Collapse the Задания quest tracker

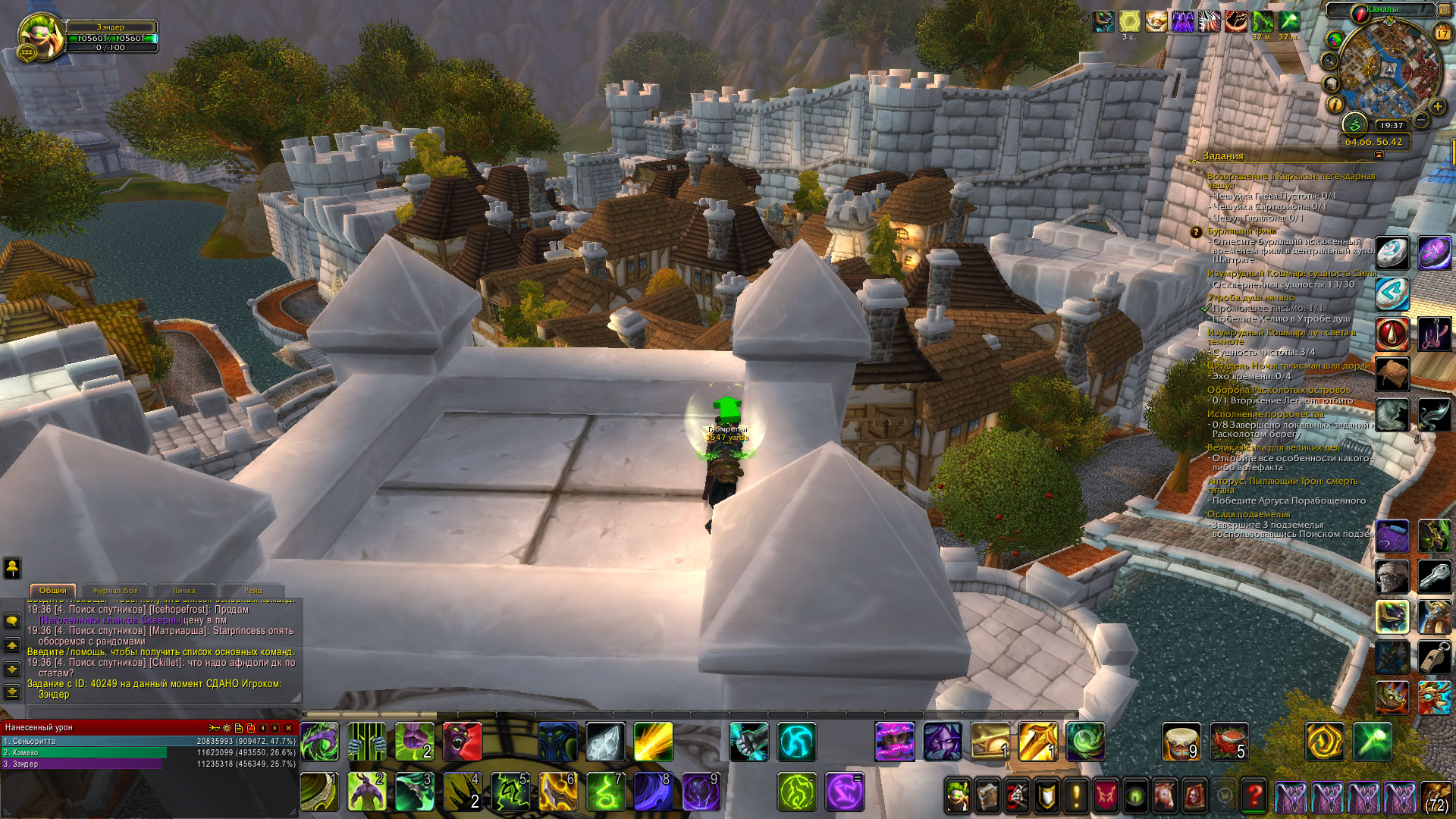pyautogui.click(x=1379, y=155)
